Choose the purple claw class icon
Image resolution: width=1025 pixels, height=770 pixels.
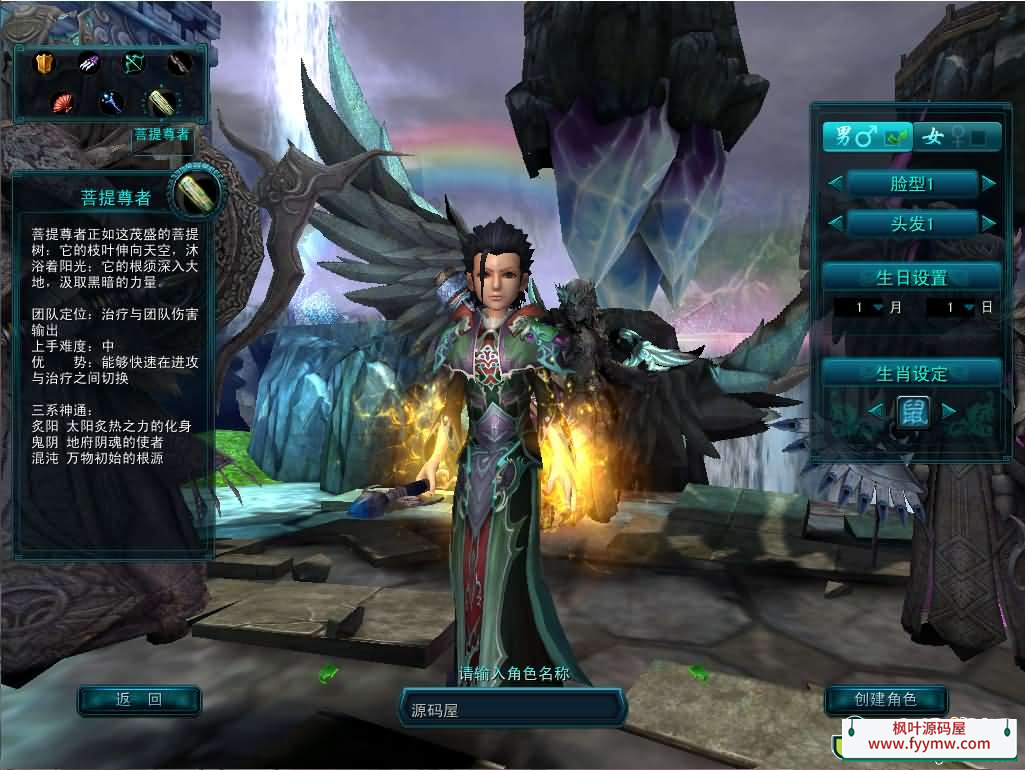tap(89, 64)
